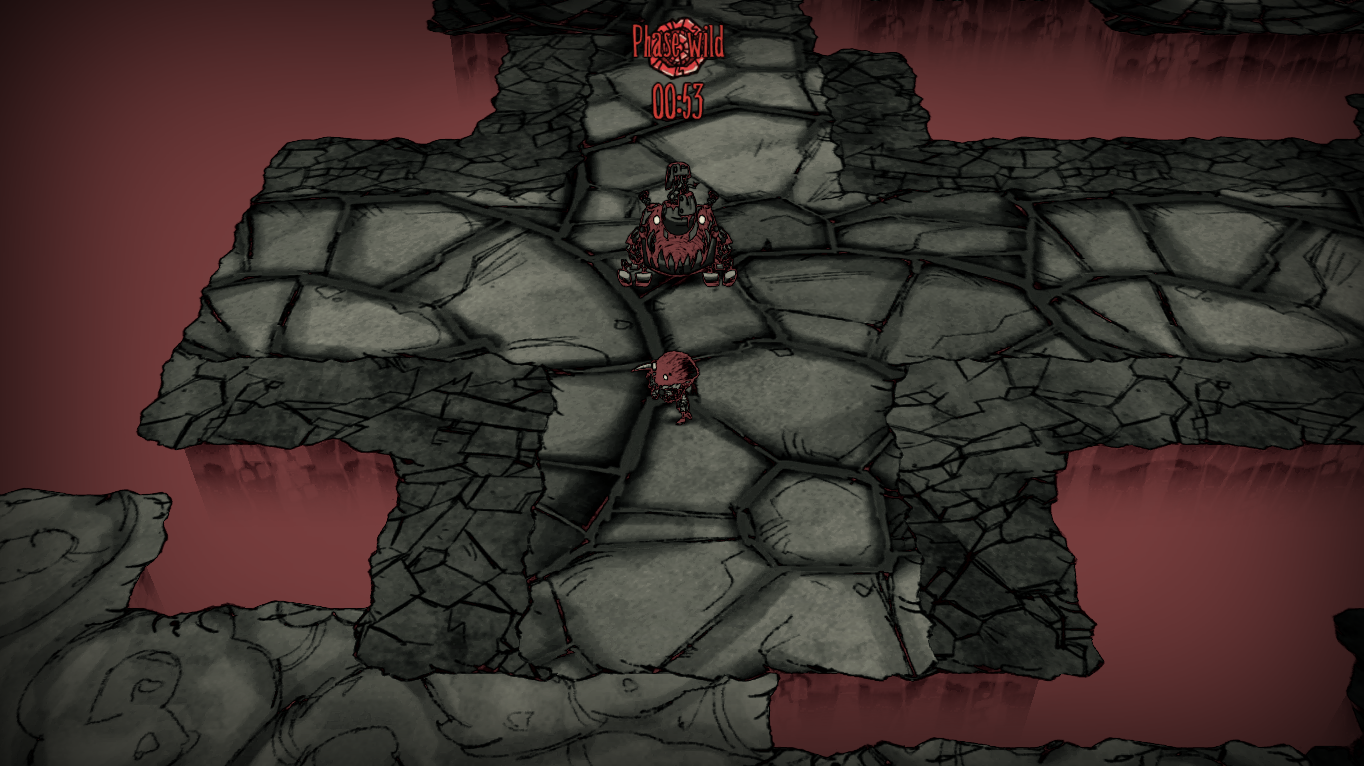Click the boss's left glowing eye
The height and width of the screenshot is (766, 1364).
click(657, 219)
